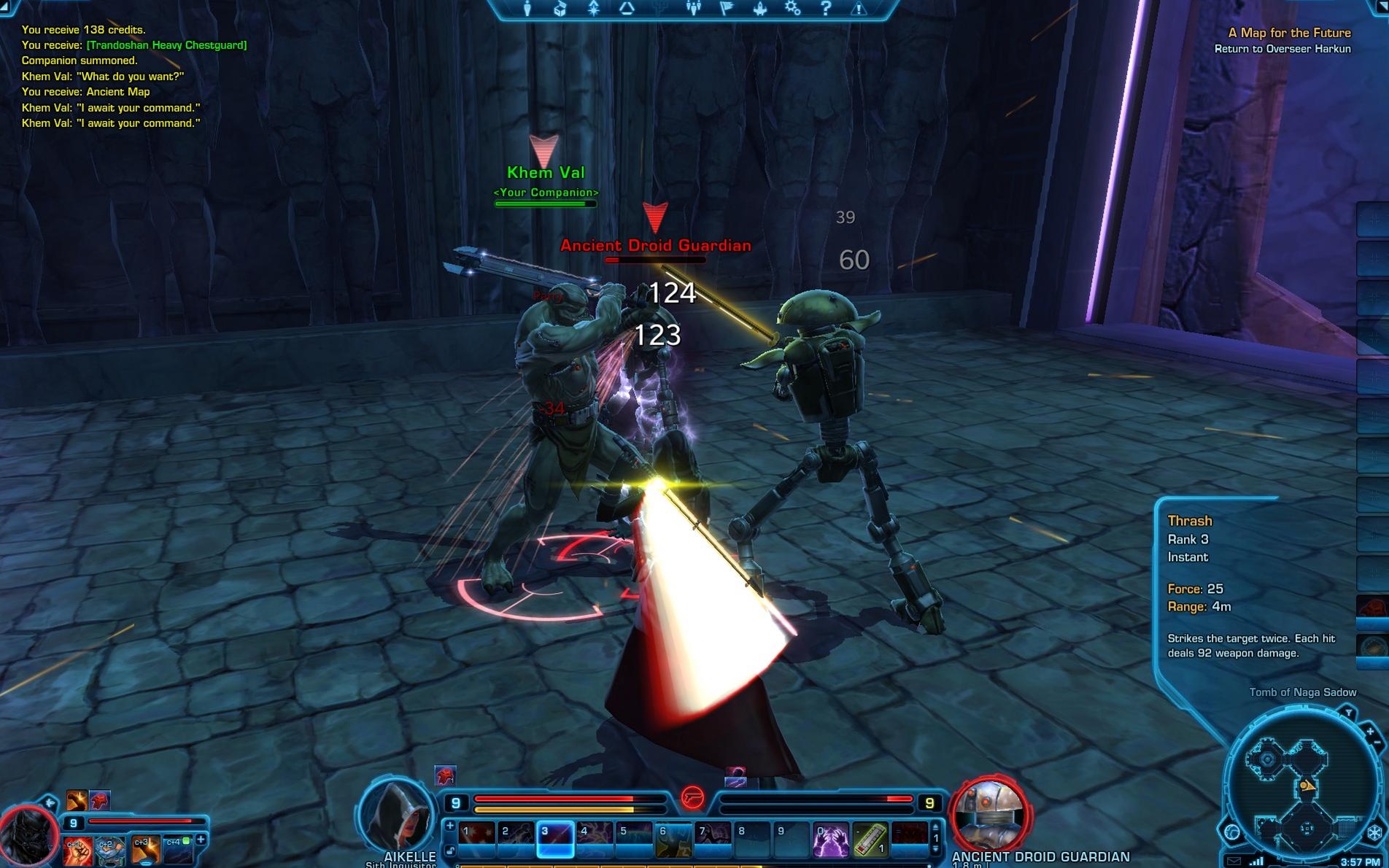Activate the purple hands ability in slot 0

pos(831,840)
